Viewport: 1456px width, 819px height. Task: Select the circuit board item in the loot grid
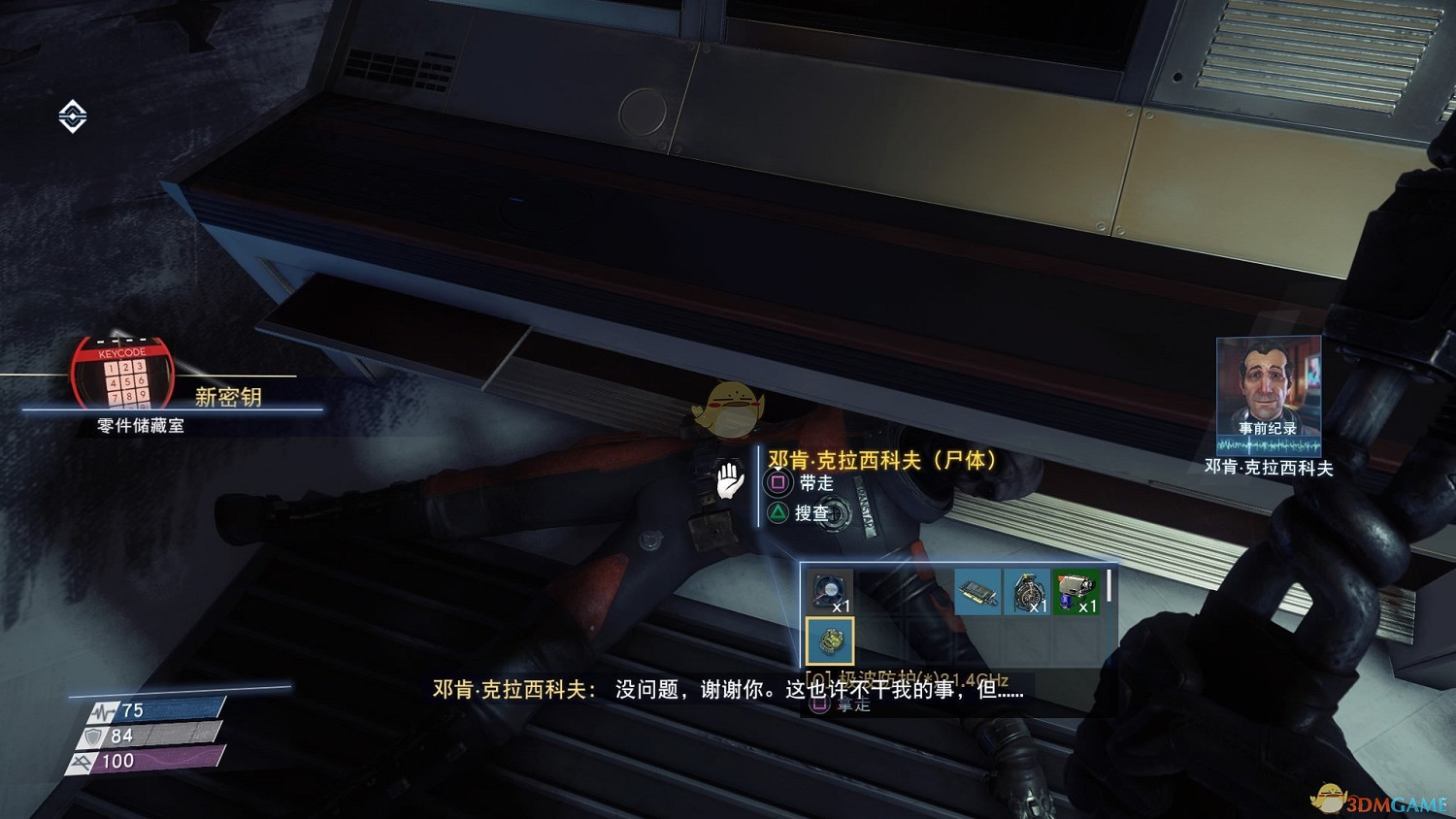coord(978,592)
